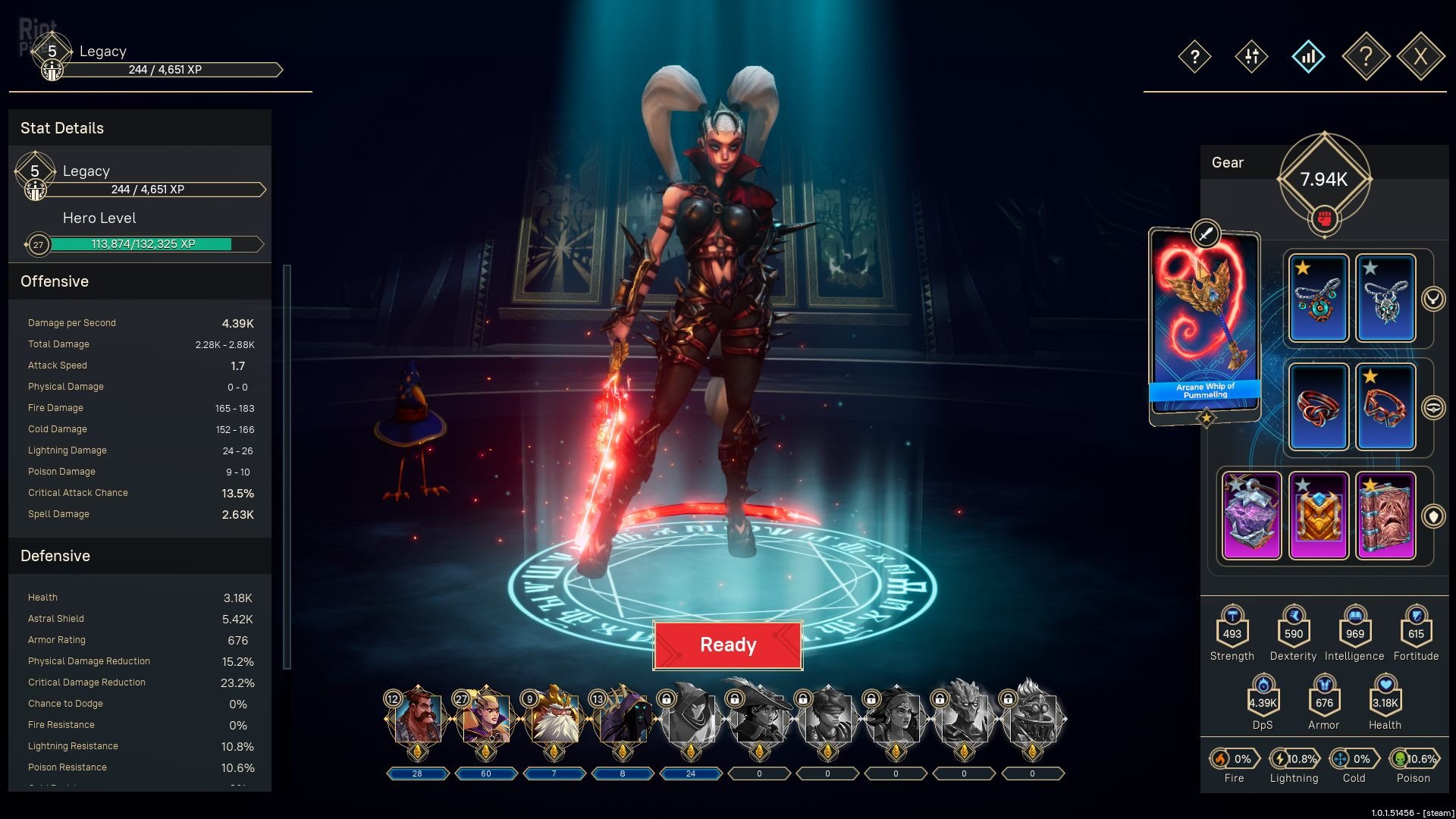Choose the level 9 white-bearded king portrait

[554, 717]
